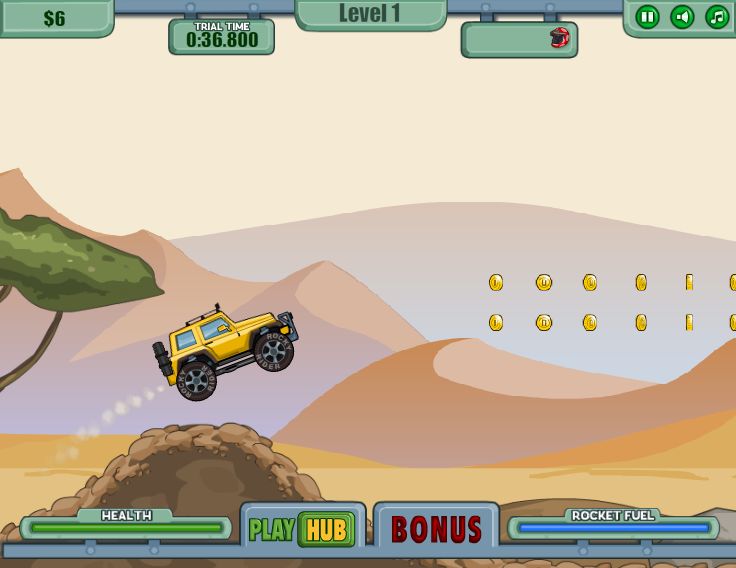Image resolution: width=736 pixels, height=568 pixels.
Task: Toggle sound effects with the speaker icon
Action: [x=682, y=17]
